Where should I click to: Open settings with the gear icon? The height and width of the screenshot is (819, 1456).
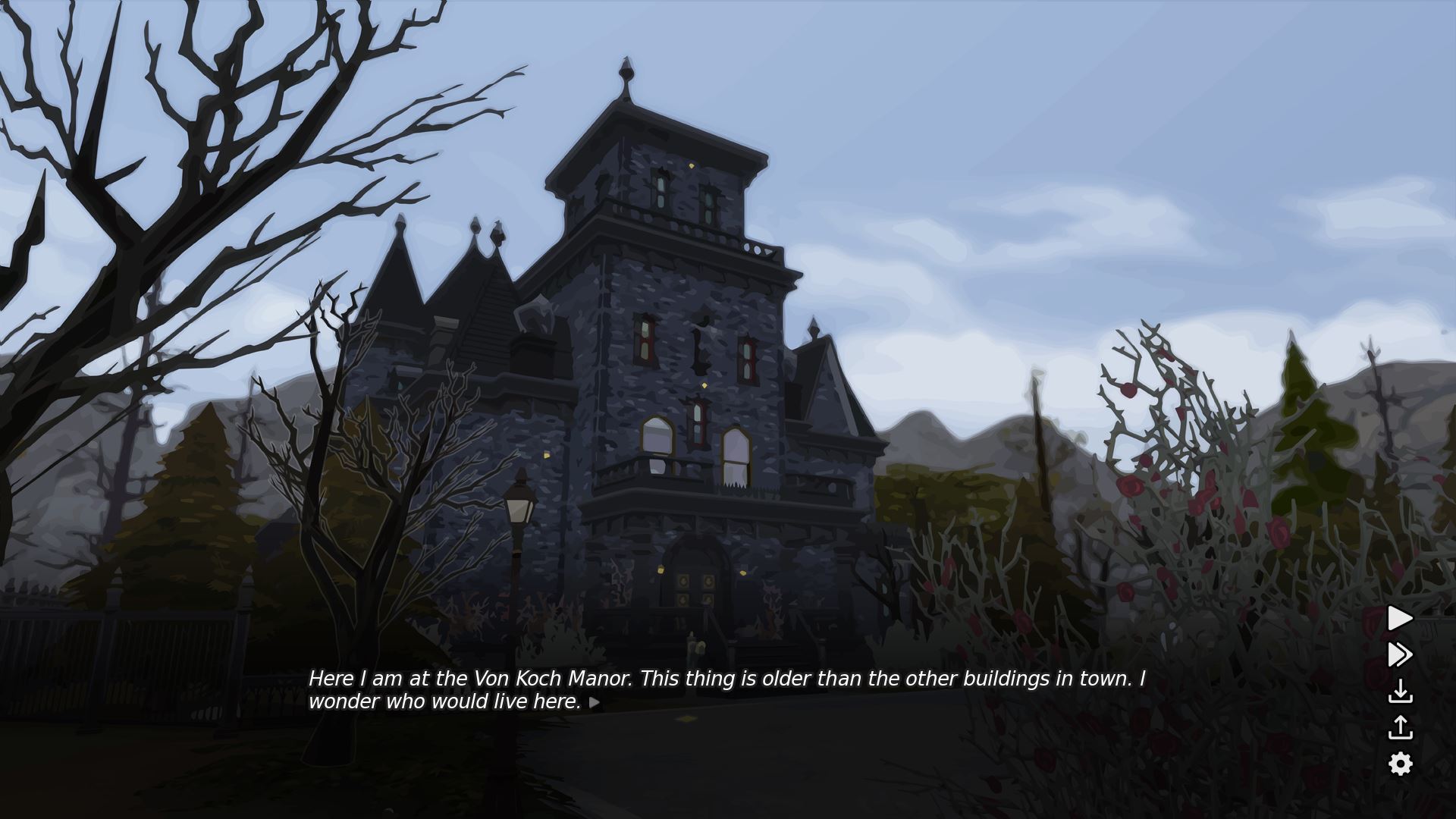click(1400, 764)
